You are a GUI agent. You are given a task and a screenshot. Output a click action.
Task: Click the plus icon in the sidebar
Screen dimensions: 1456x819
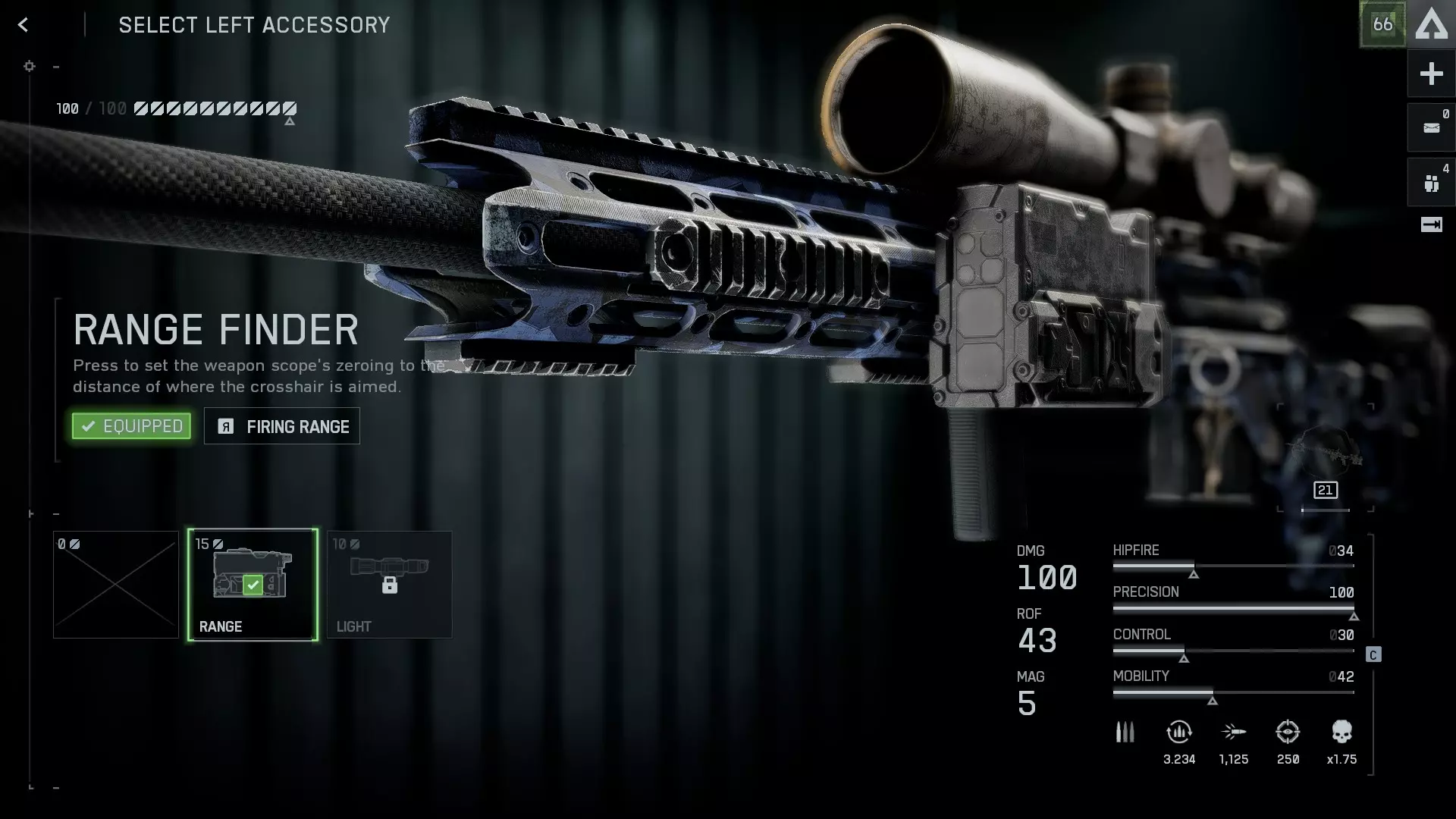click(1431, 74)
